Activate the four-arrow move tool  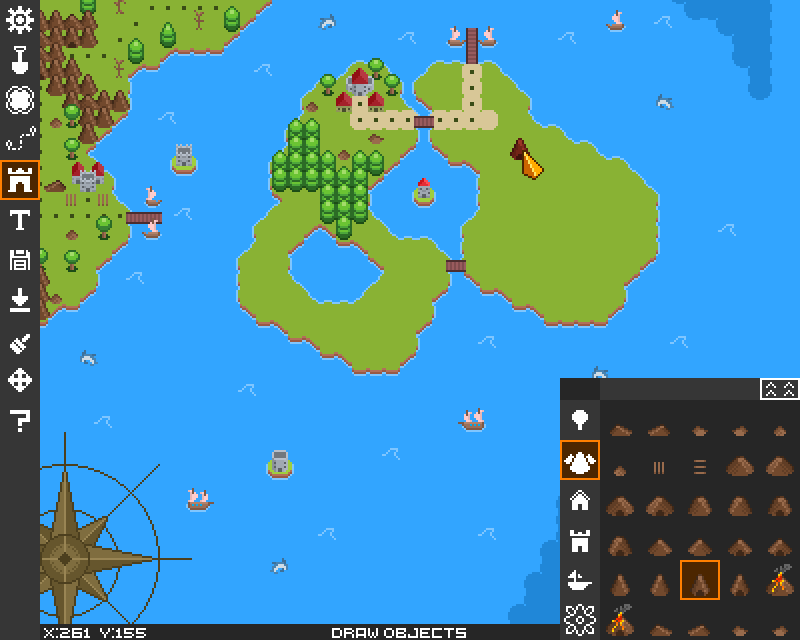(20, 380)
